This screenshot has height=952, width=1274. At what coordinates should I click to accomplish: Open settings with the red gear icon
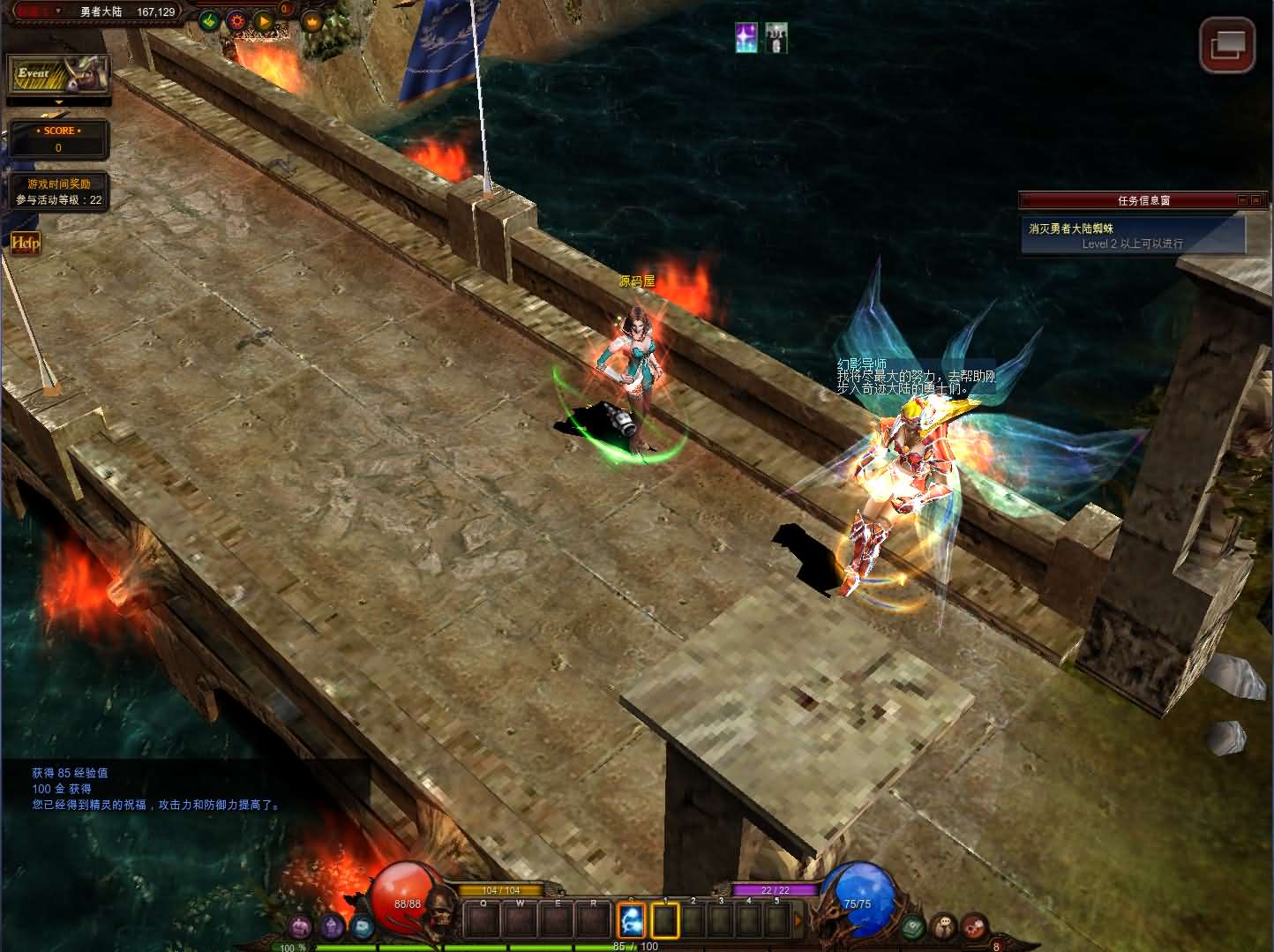tap(236, 21)
